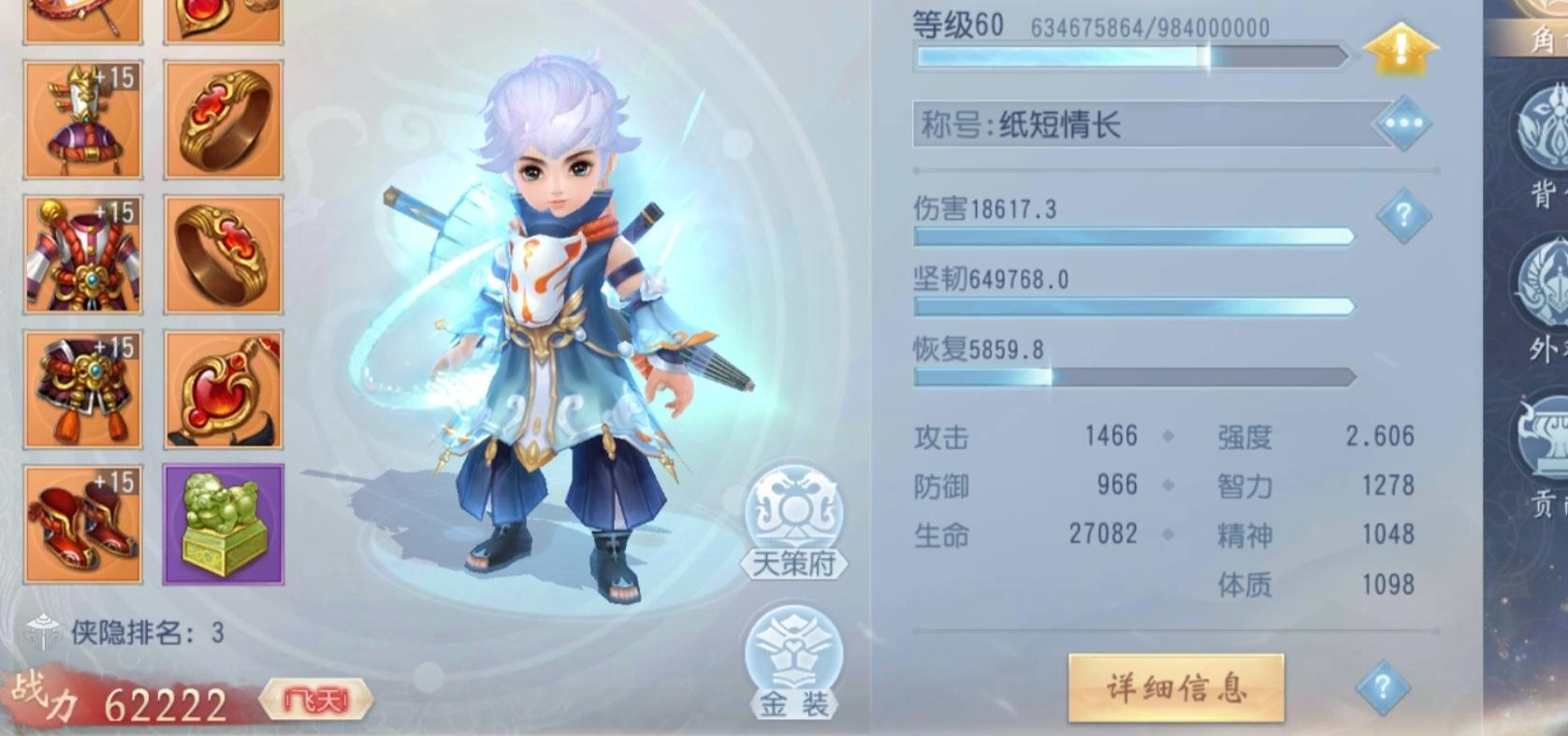Select the golden ring equipment slot

pyautogui.click(x=223, y=120)
